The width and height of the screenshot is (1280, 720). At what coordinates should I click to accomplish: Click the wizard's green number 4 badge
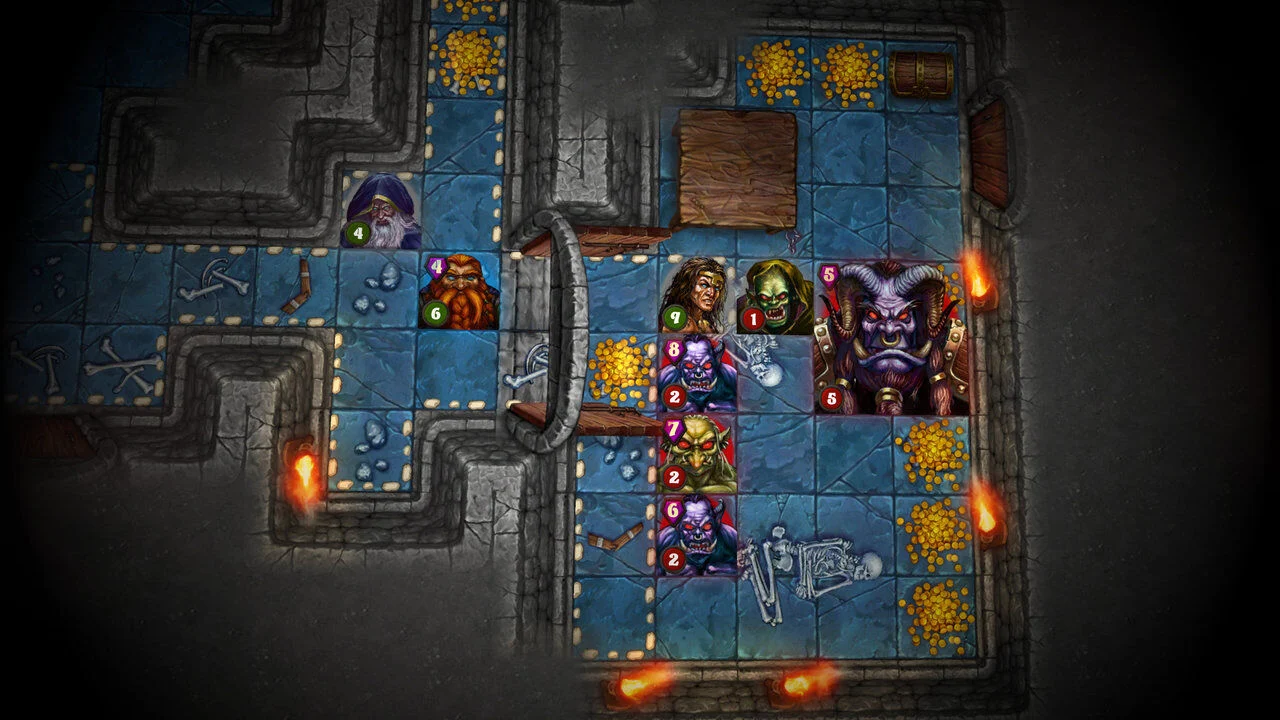pyautogui.click(x=356, y=233)
